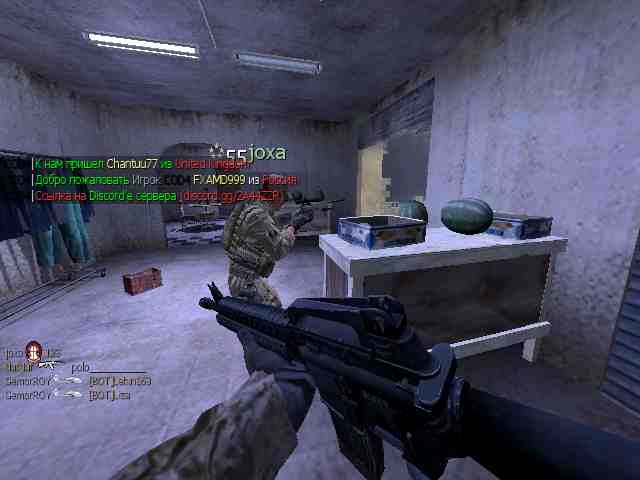Select the Chantuu77 joined chat line

point(142,163)
